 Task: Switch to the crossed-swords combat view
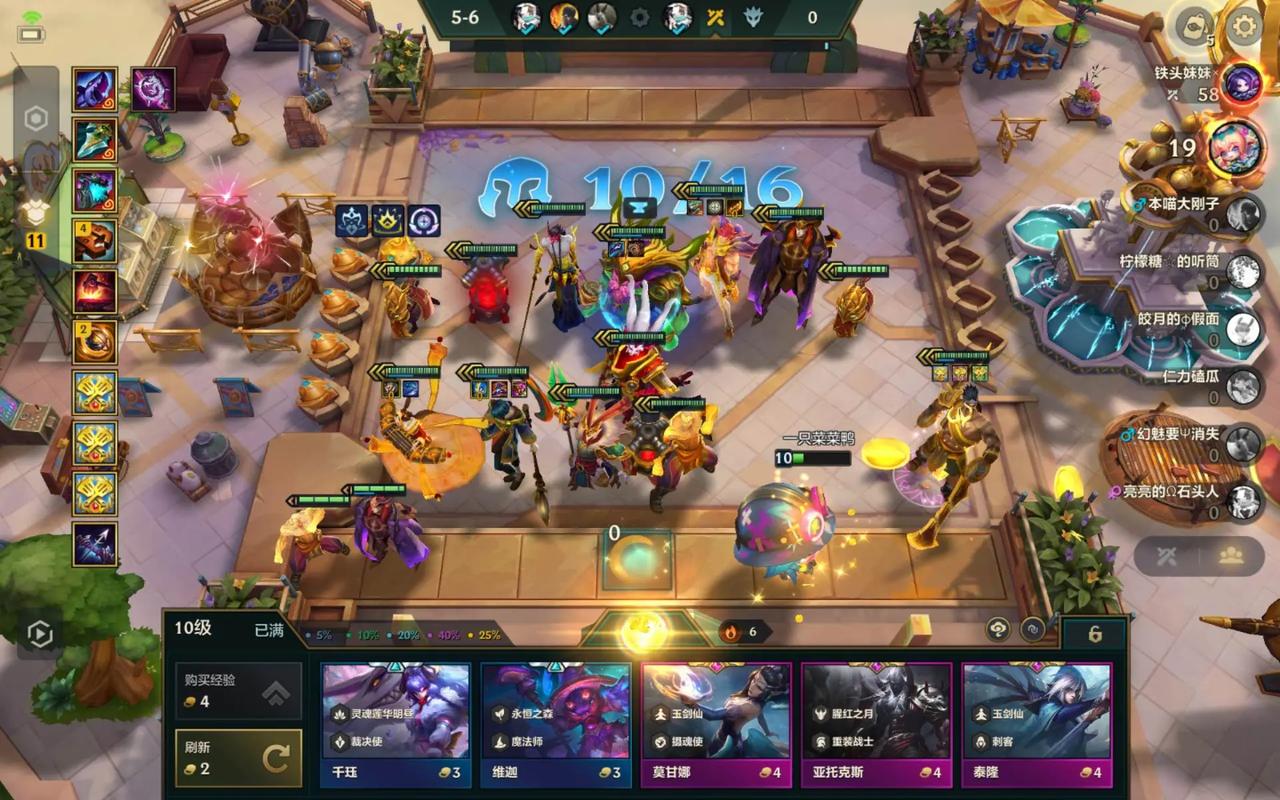click(x=1166, y=557)
